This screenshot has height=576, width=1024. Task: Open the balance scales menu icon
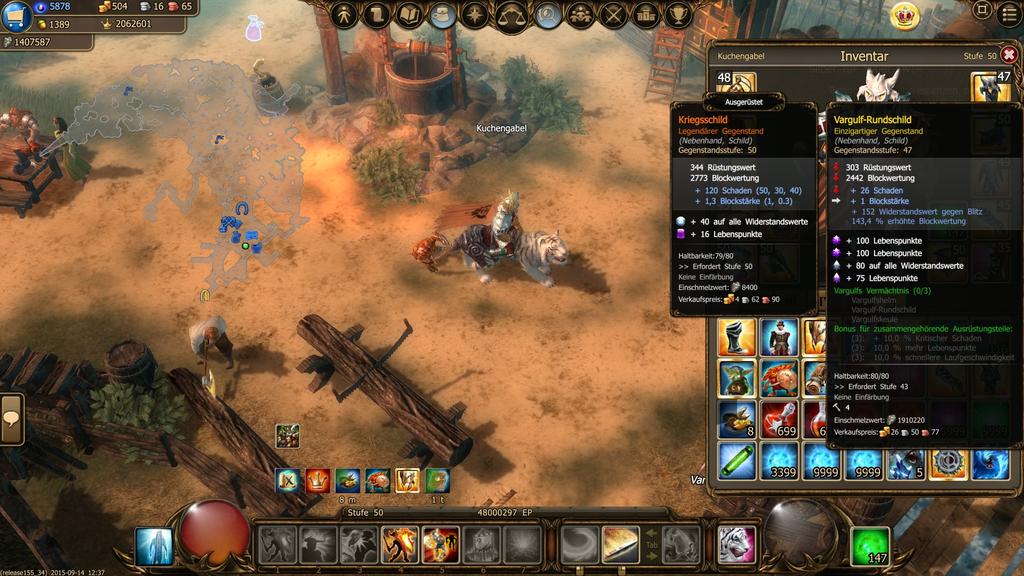(512, 15)
